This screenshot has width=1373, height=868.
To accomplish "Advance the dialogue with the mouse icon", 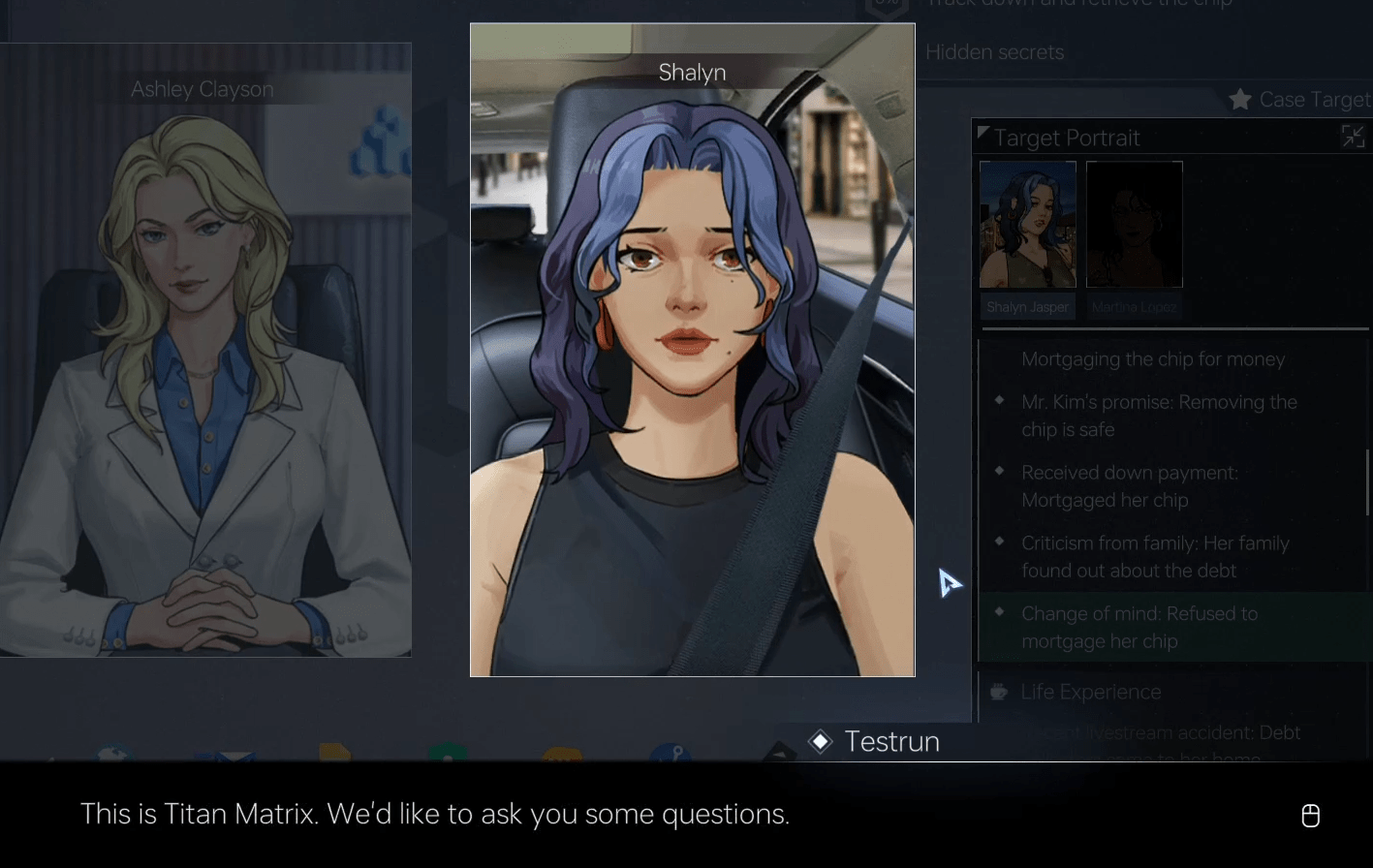I will coord(1310,816).
